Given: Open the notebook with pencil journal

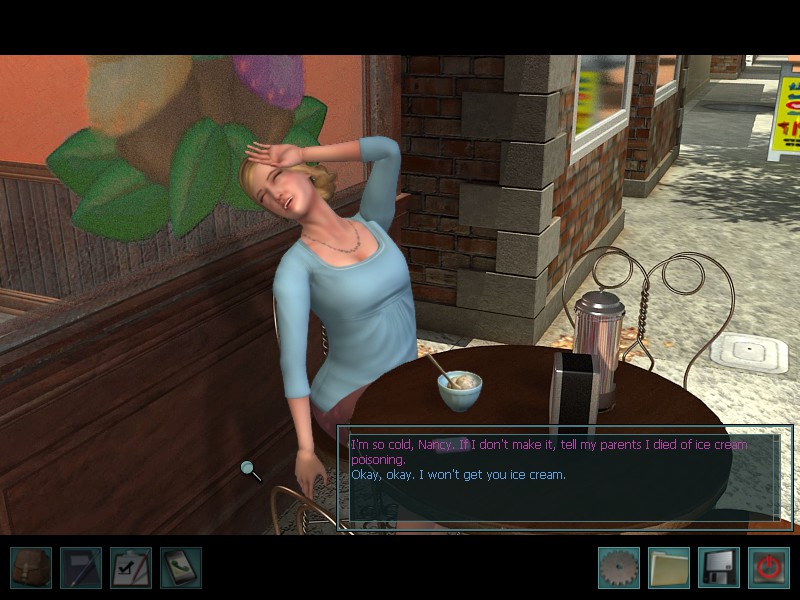Looking at the screenshot, I should (81, 567).
